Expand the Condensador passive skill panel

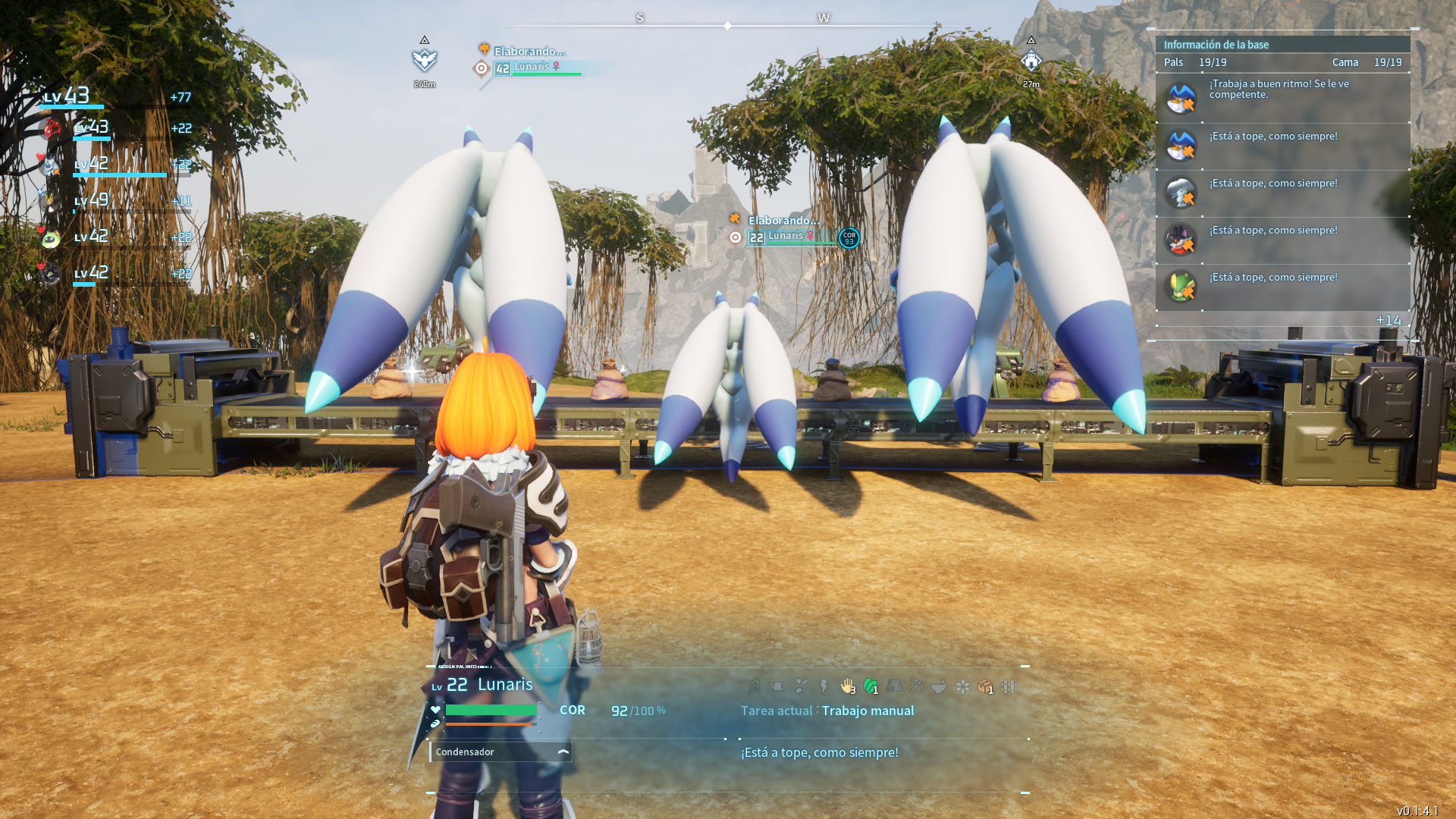(563, 752)
